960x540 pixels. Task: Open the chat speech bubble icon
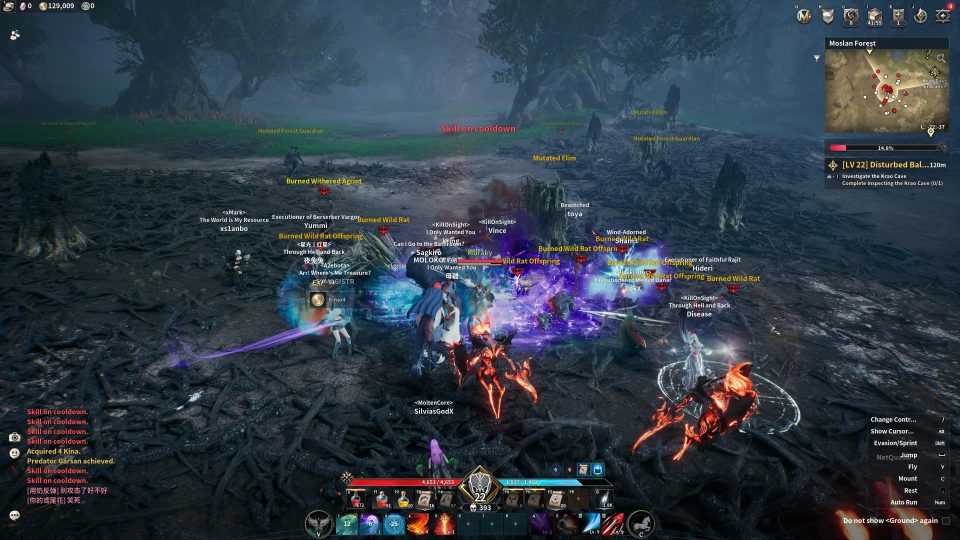[14, 514]
